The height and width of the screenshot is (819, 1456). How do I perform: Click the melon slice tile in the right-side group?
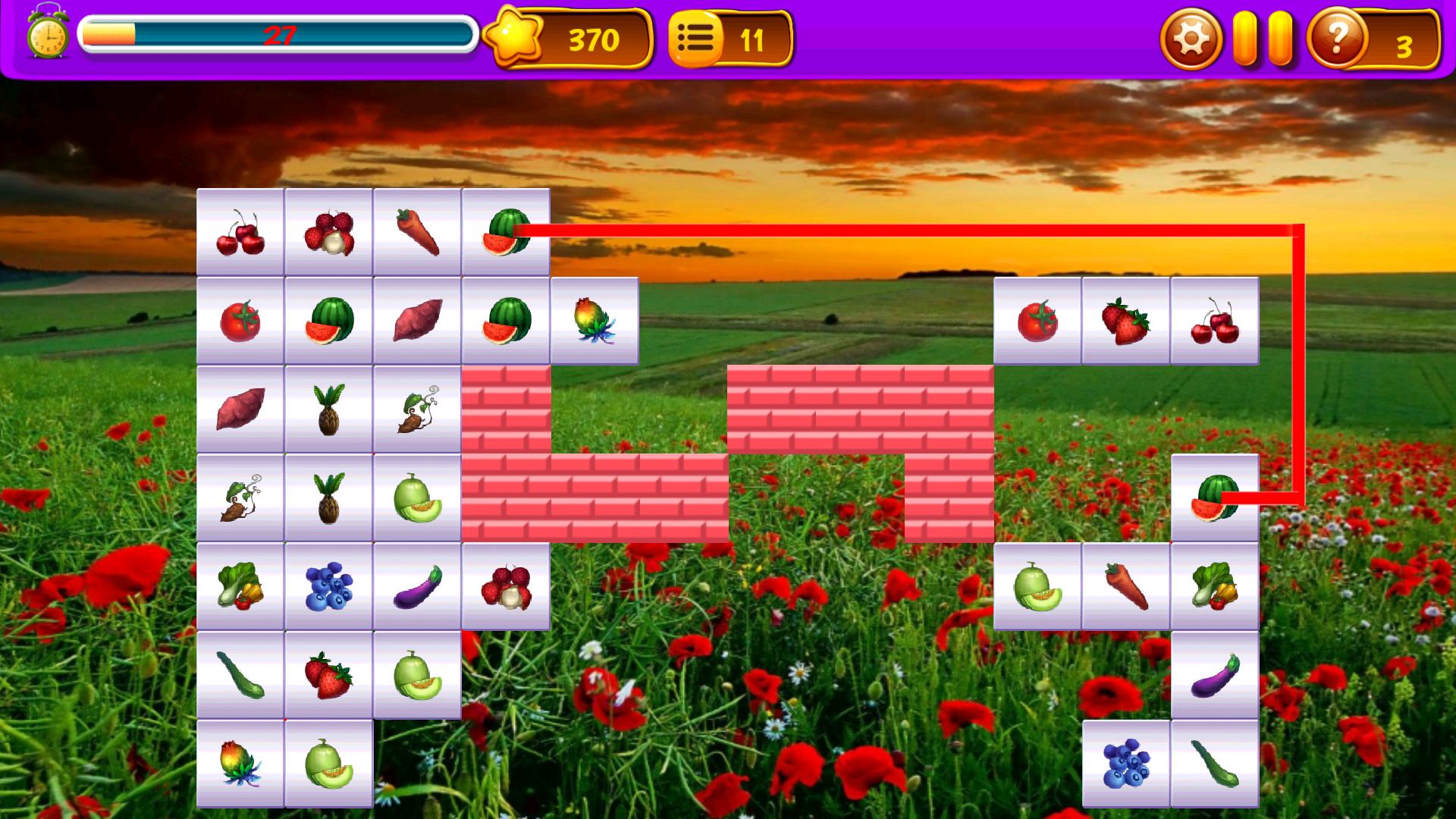pos(1039,585)
